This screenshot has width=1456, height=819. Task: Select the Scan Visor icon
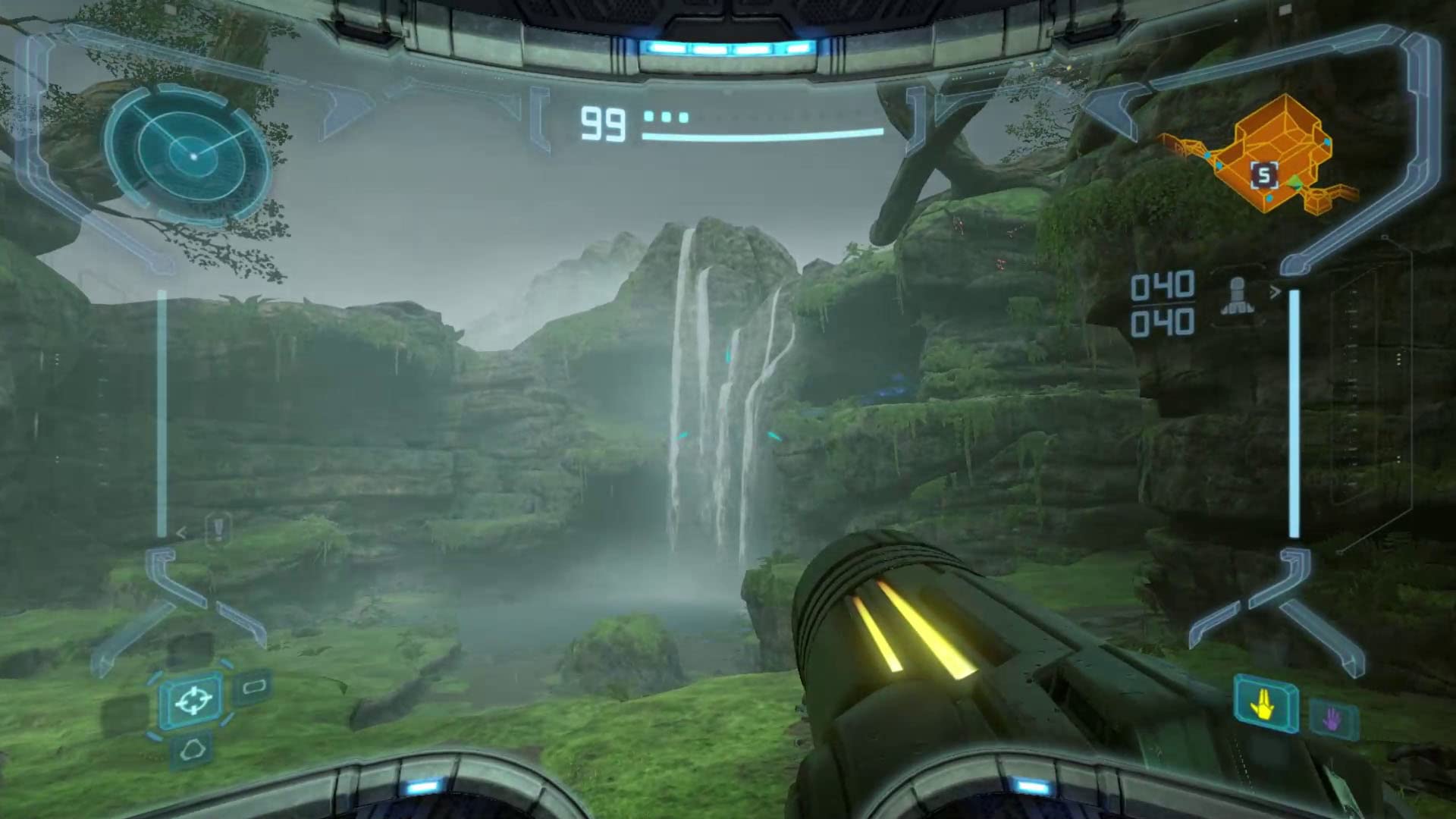point(253,689)
